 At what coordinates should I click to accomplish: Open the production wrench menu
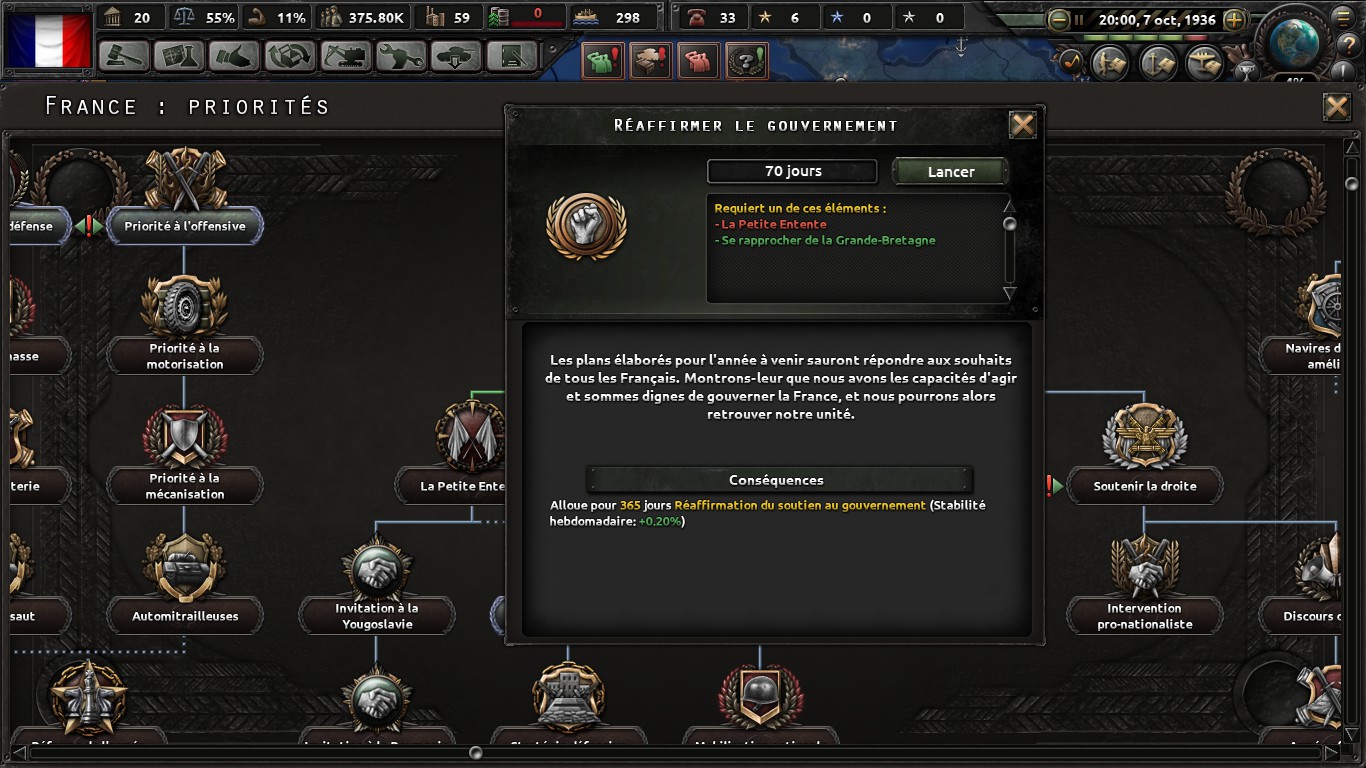pos(400,56)
